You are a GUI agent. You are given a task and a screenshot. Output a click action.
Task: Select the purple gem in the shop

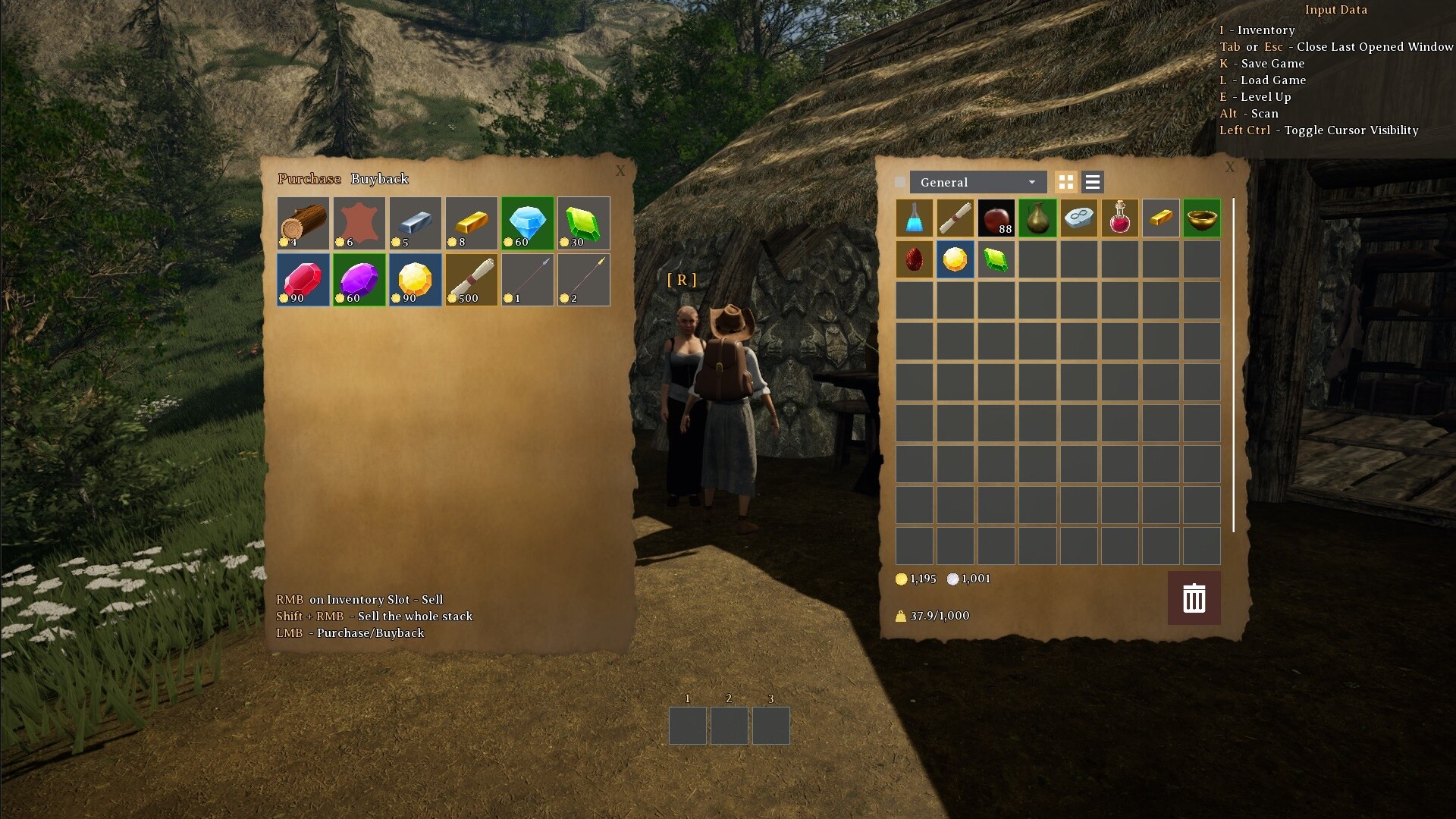tap(359, 279)
